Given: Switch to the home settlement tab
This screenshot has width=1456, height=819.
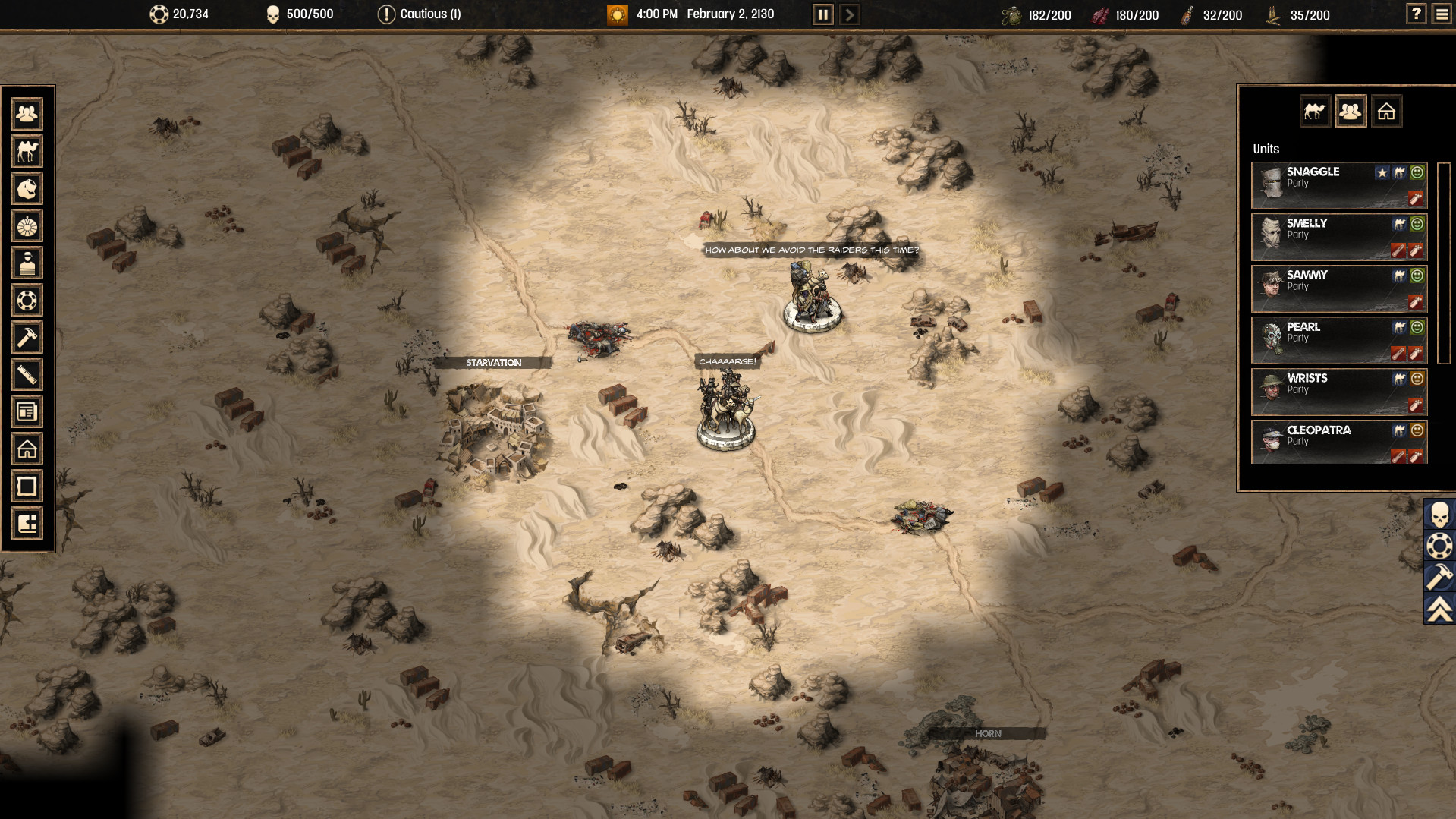Looking at the screenshot, I should coord(1387,111).
